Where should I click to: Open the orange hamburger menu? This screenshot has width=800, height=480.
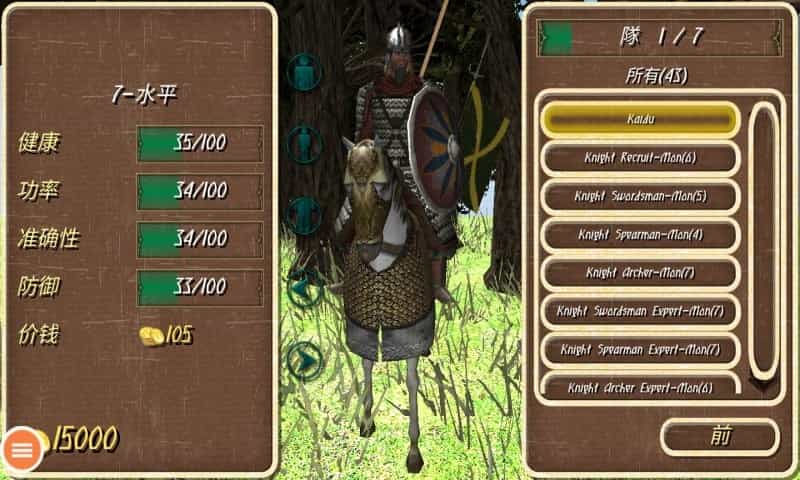point(22,451)
